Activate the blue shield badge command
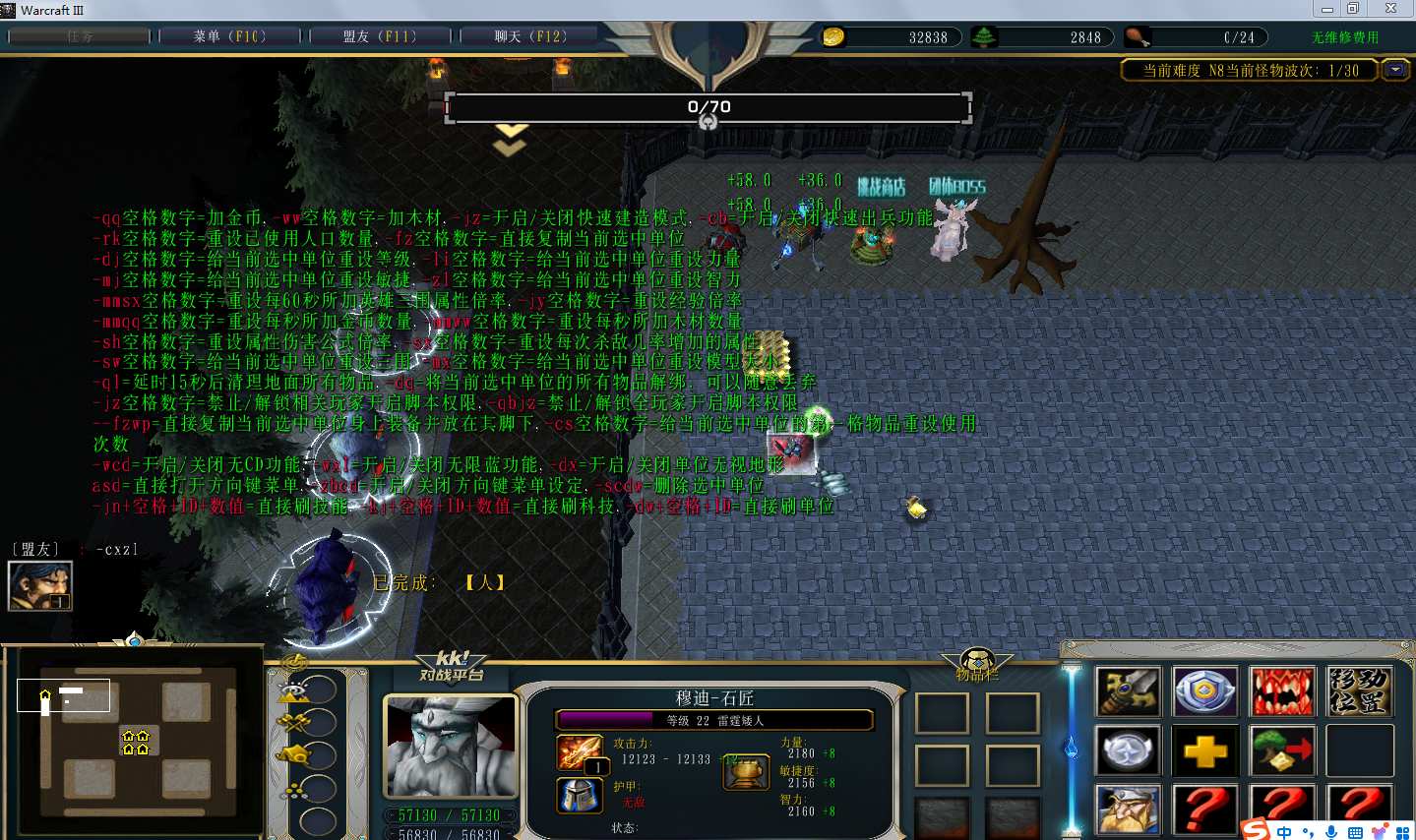This screenshot has height=840, width=1416. pyautogui.click(x=1205, y=691)
